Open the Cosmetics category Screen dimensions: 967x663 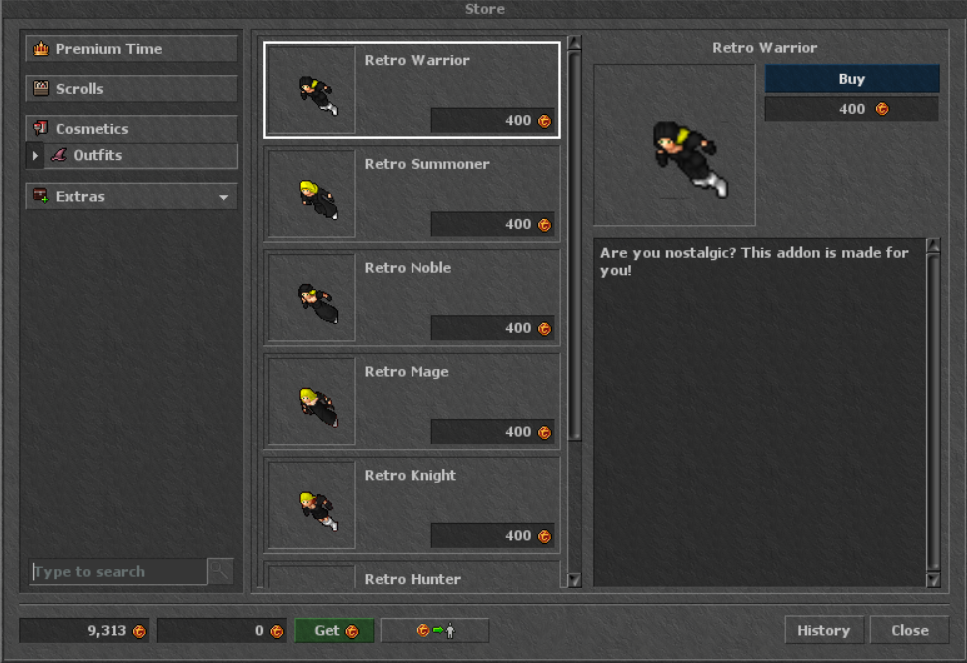(x=132, y=129)
